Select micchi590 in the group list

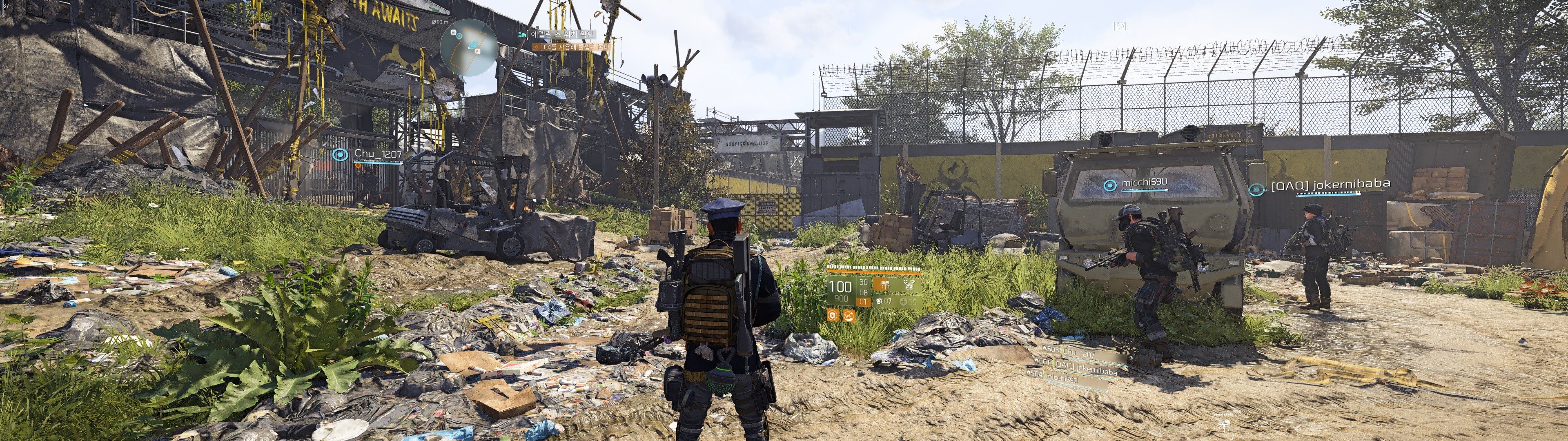[1062, 379]
